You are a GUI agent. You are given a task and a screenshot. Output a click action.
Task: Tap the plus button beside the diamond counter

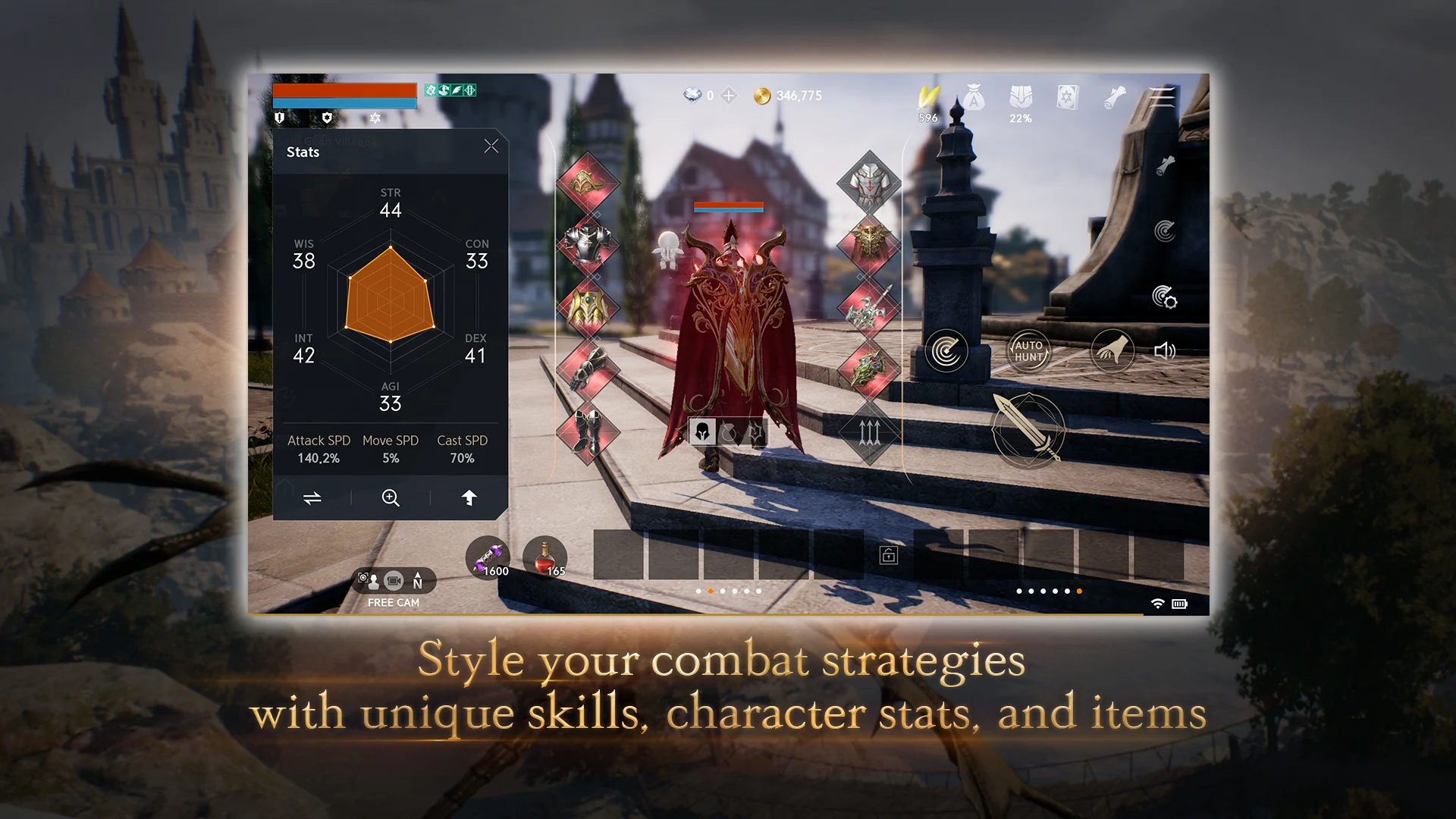(730, 96)
